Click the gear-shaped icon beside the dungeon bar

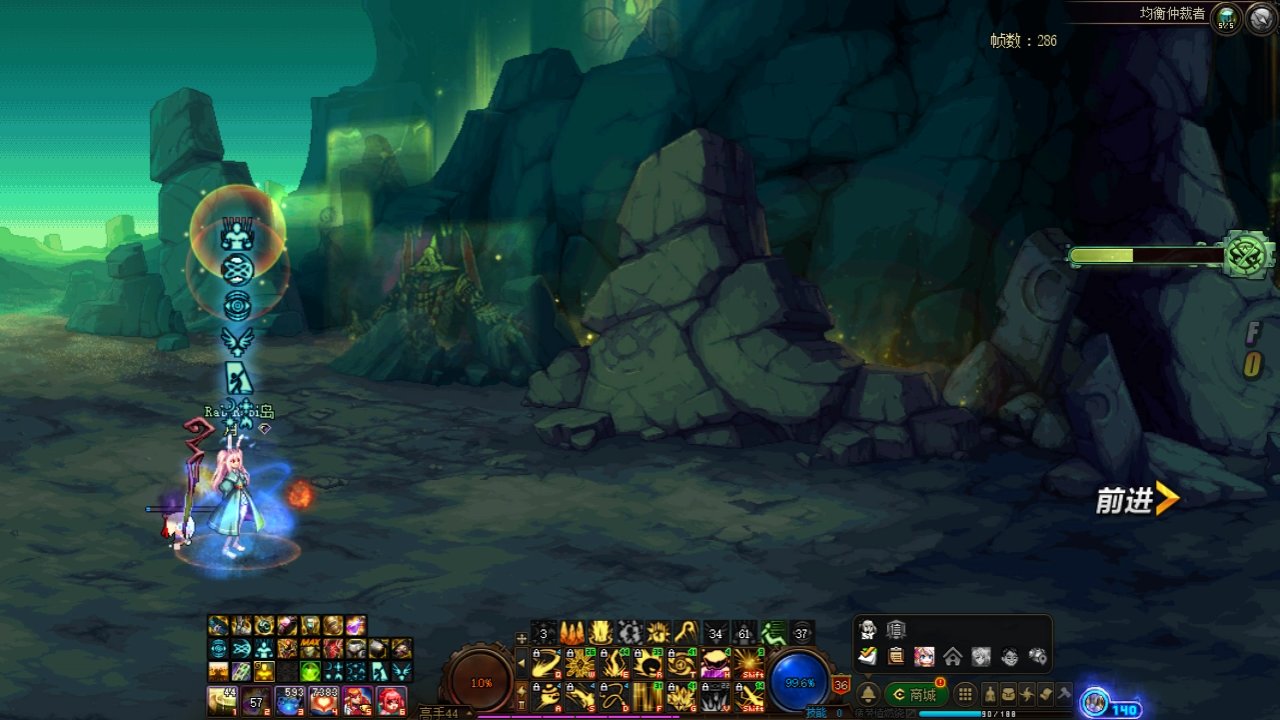tap(1249, 255)
